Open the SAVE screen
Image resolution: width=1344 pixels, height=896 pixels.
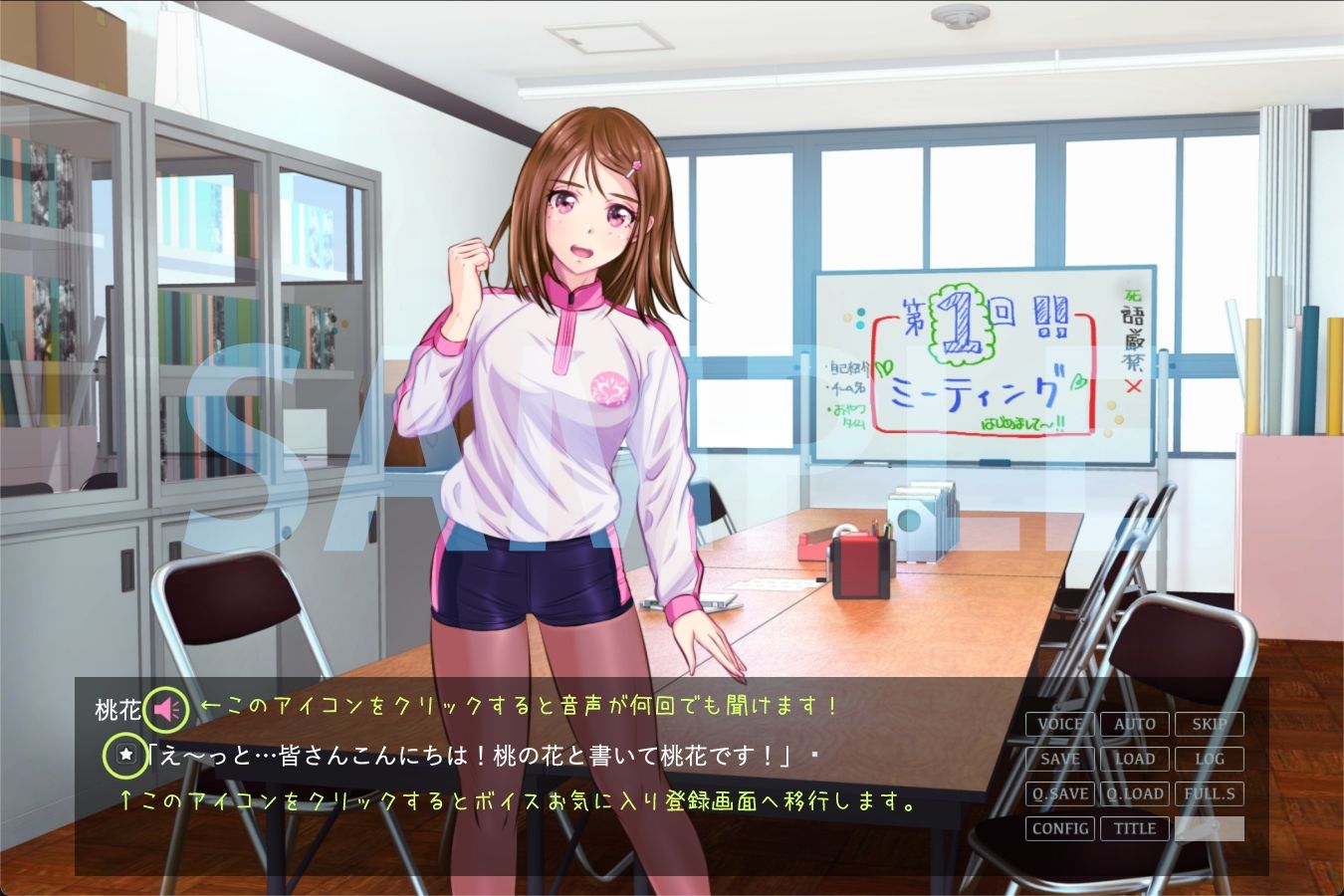pyautogui.click(x=1059, y=759)
